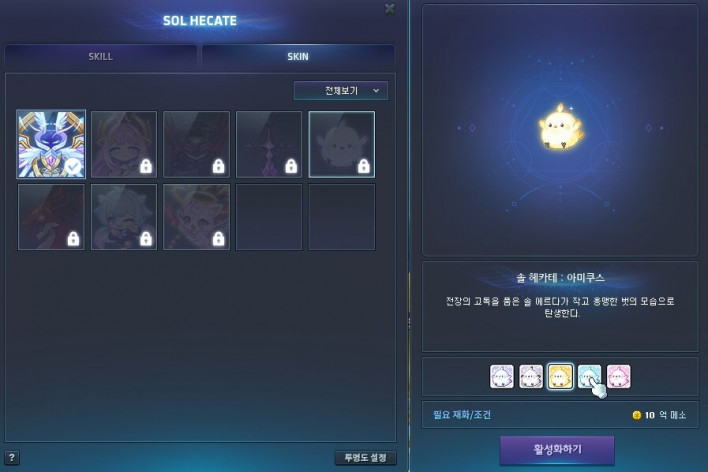The image size is (708, 472).
Task: Select the locked cat with red hat skin
Action: coord(197,216)
